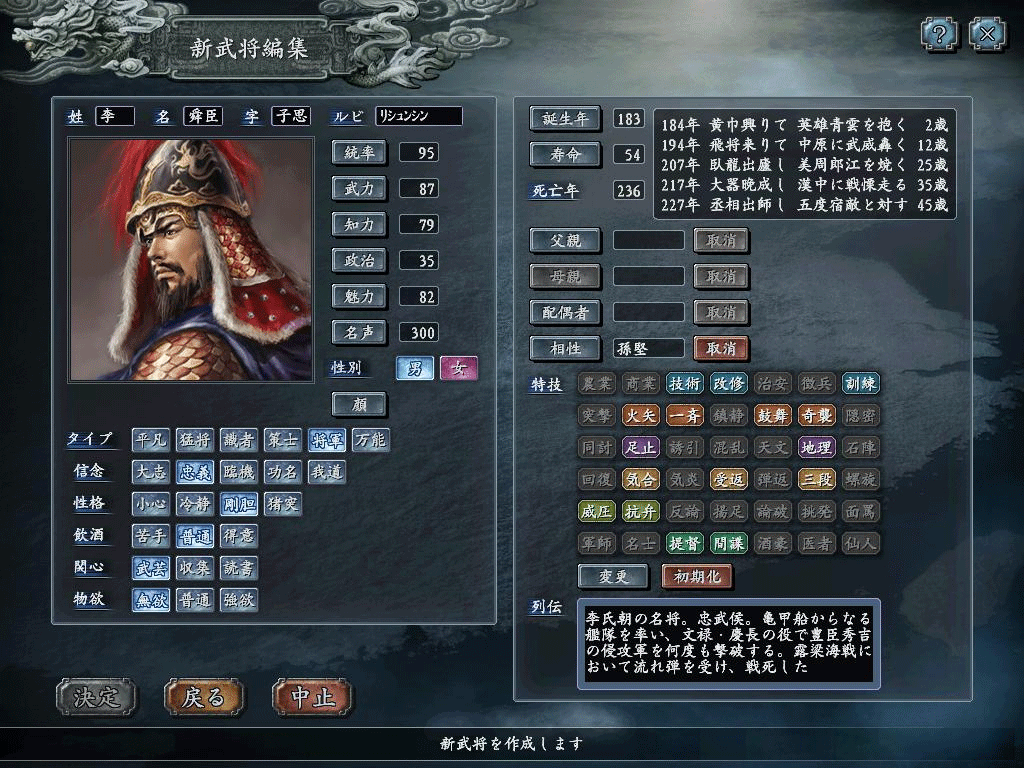Edit the 列伝 biography text box

point(728,644)
